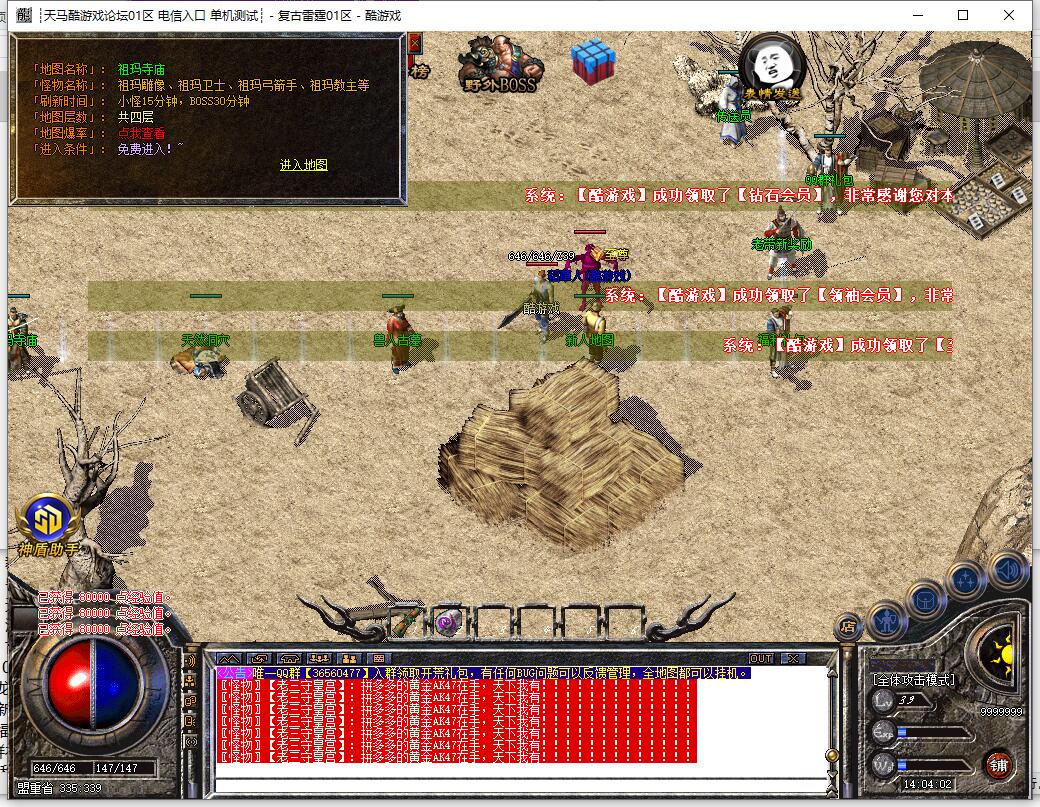Click the 进入地图 link in the map panel
Screen dimensions: 1040x807
click(303, 165)
